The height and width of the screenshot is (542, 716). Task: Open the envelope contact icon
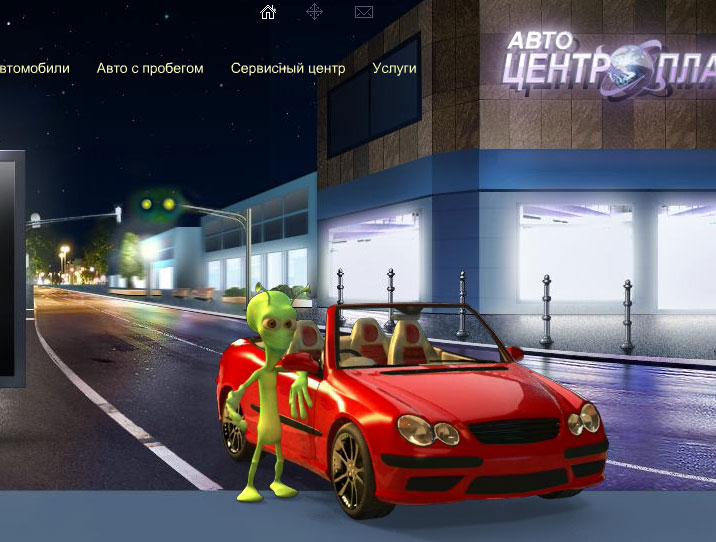364,12
